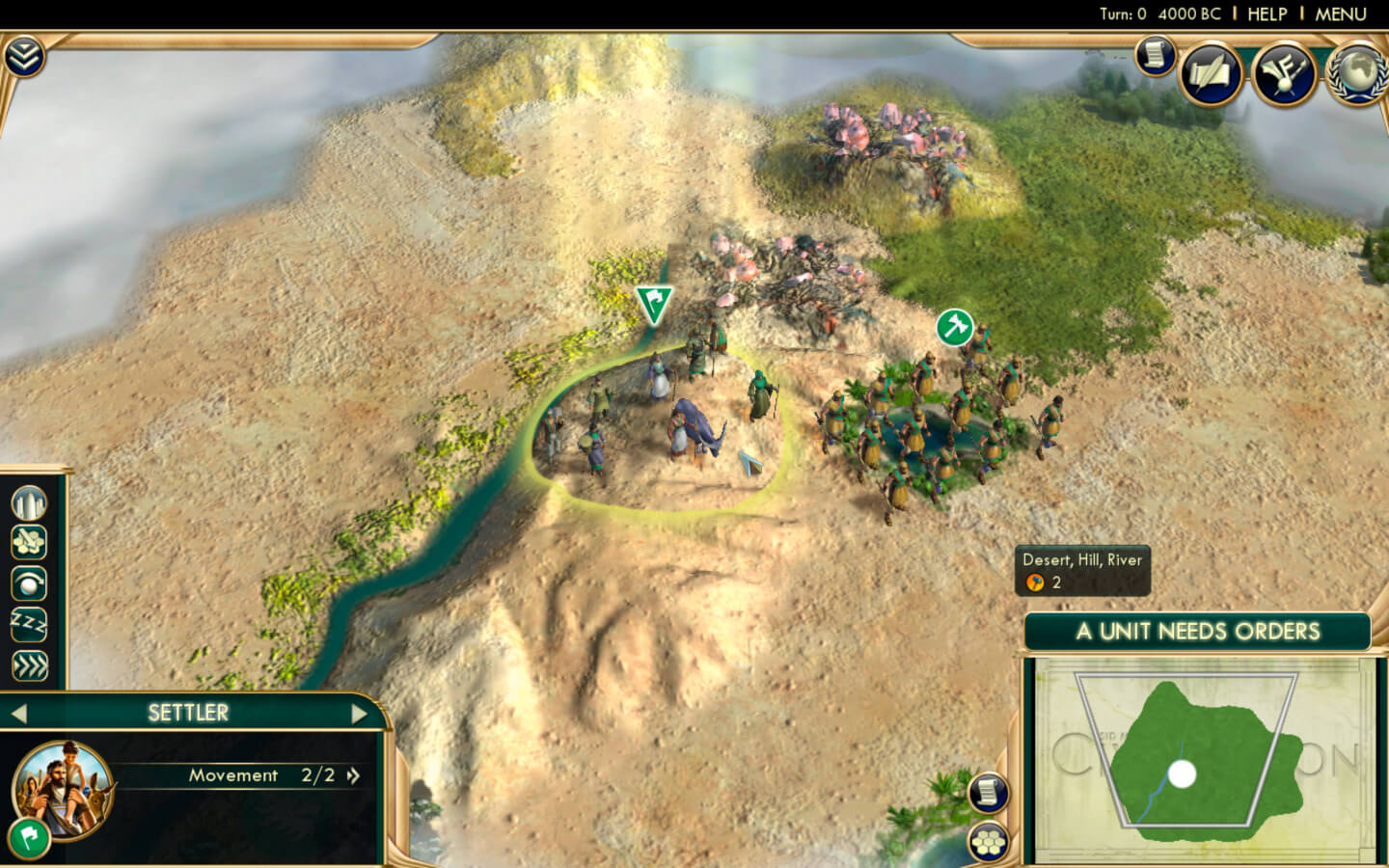Found a city with the Settler

[29, 502]
